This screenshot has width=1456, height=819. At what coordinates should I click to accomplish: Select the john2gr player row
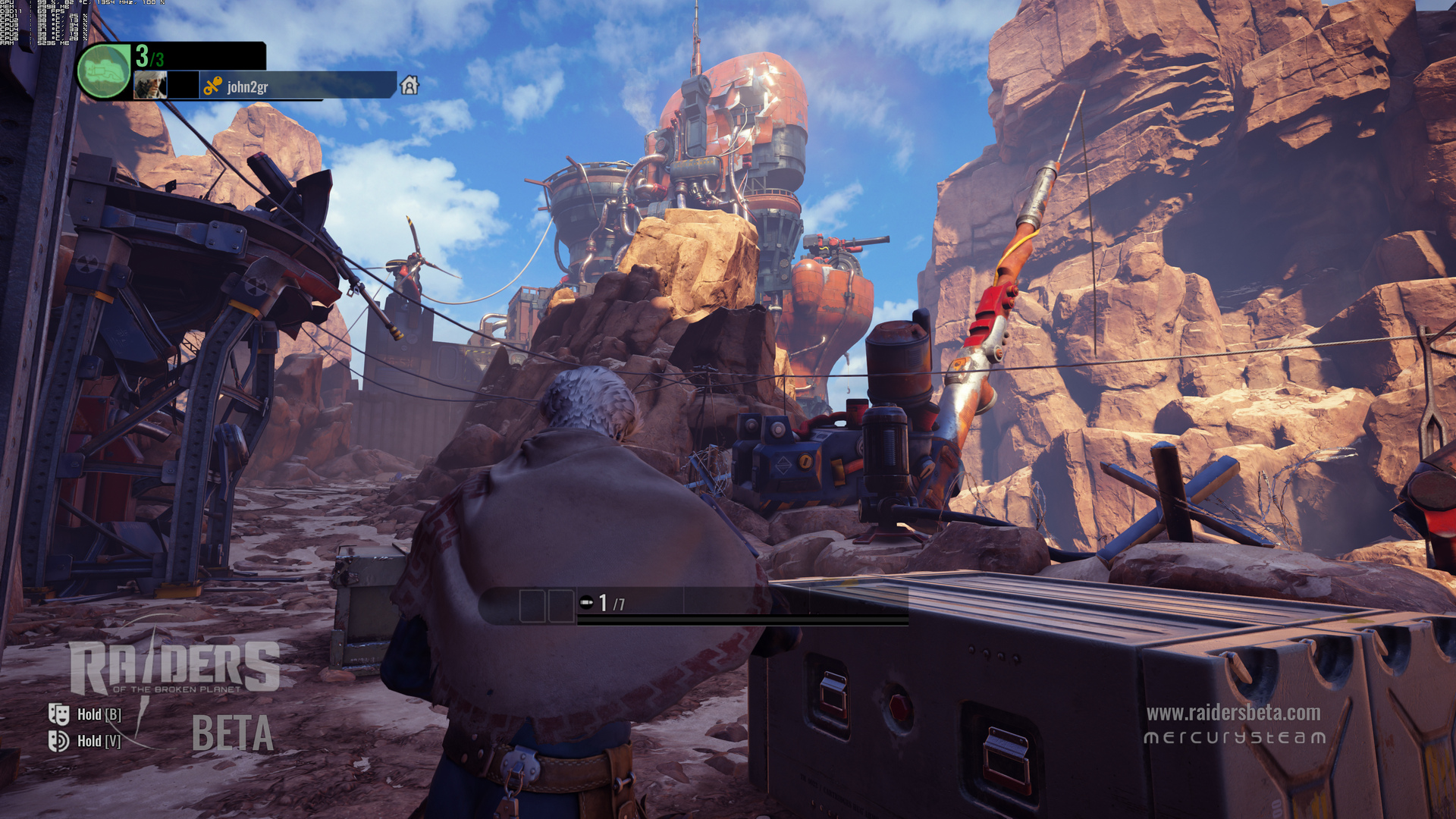click(x=296, y=86)
